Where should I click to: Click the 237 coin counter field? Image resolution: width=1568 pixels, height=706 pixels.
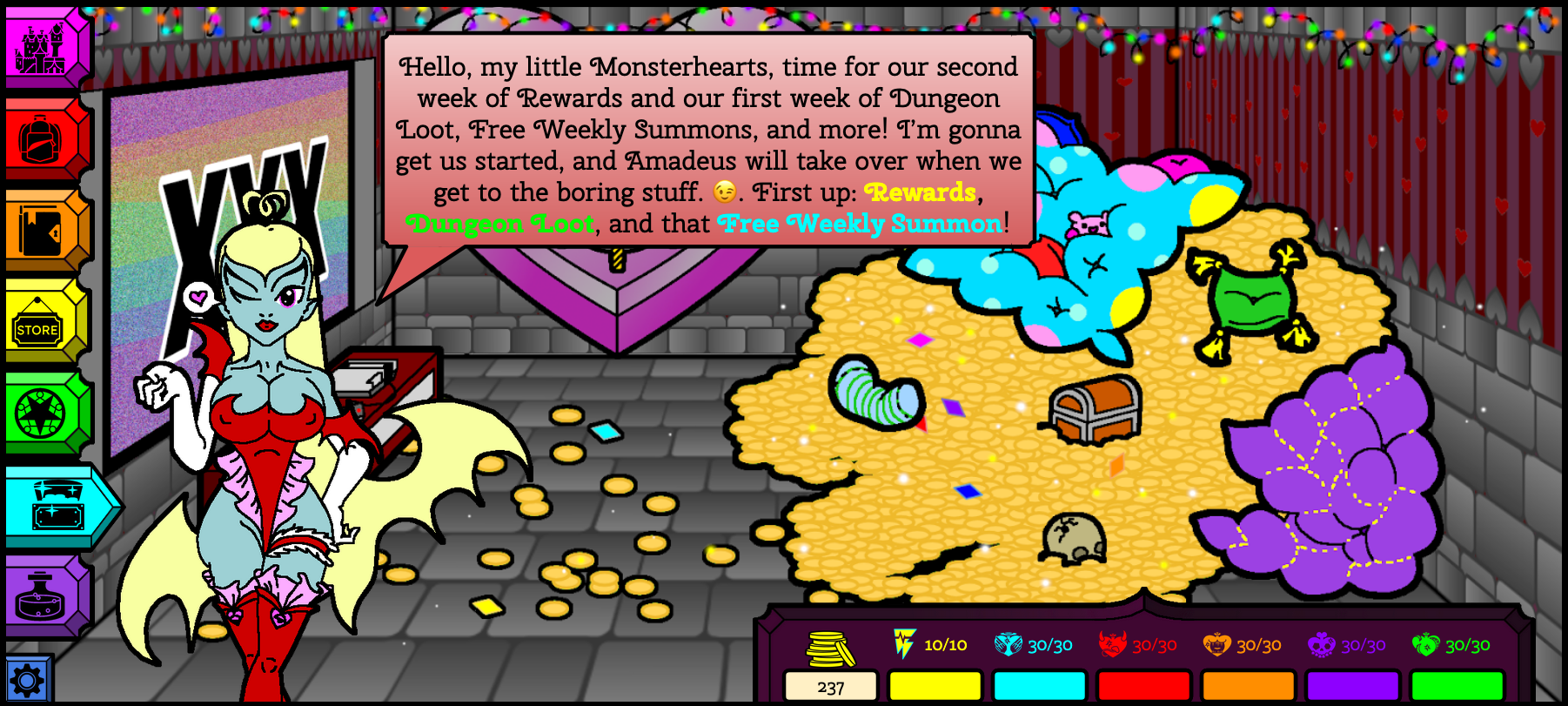(x=829, y=688)
